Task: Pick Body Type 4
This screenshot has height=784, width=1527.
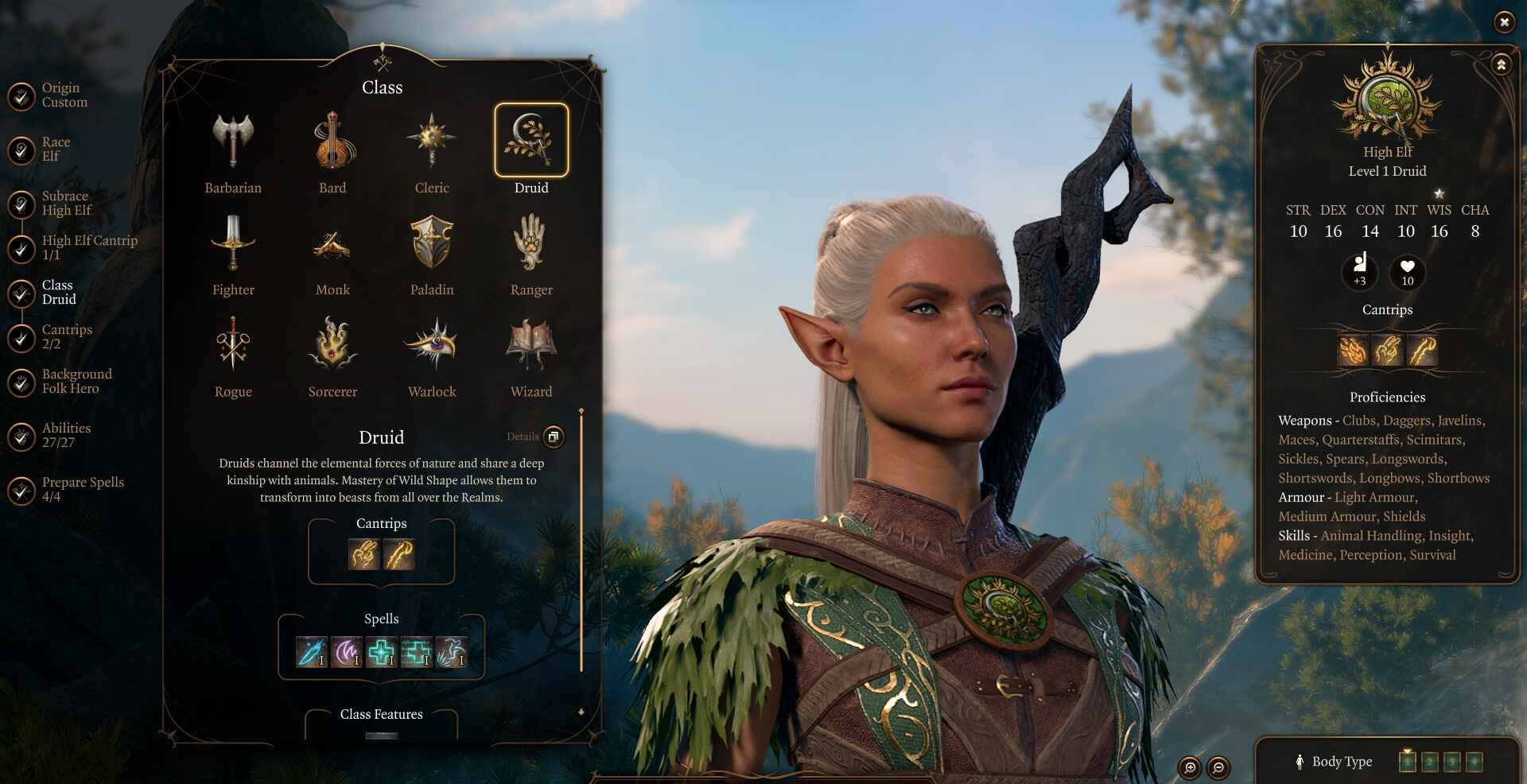Action: pos(1475,763)
